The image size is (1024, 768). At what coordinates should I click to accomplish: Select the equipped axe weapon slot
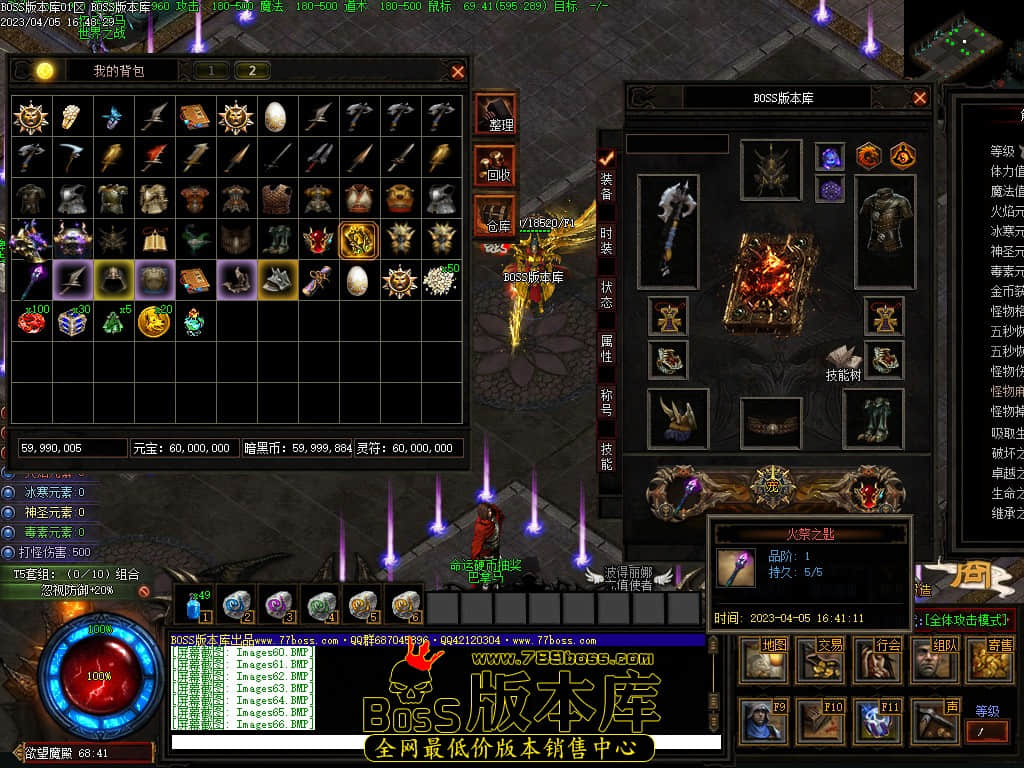[x=669, y=229]
